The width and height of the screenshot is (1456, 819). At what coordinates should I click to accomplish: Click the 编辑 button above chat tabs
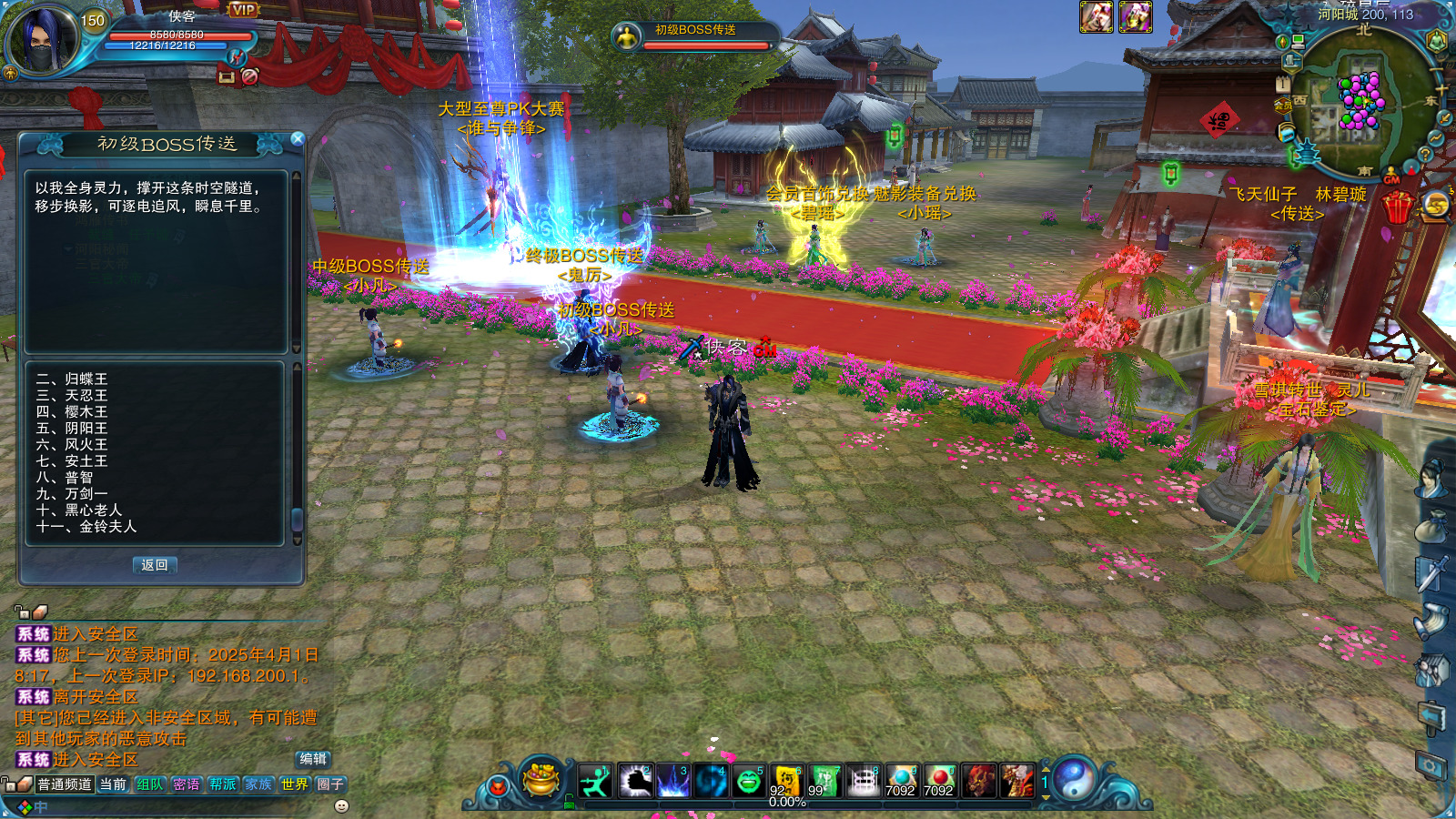point(313,759)
